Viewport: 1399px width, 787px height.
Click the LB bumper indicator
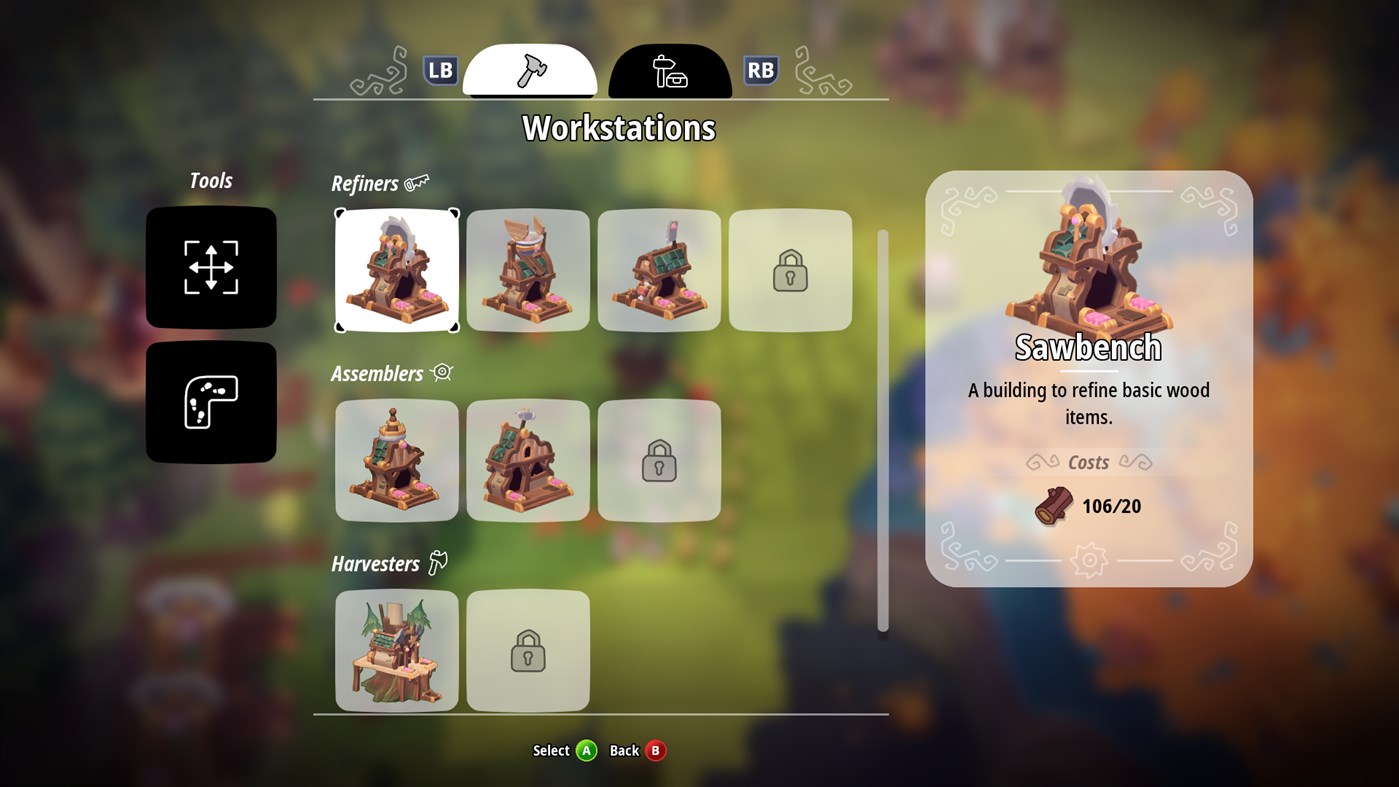click(440, 70)
